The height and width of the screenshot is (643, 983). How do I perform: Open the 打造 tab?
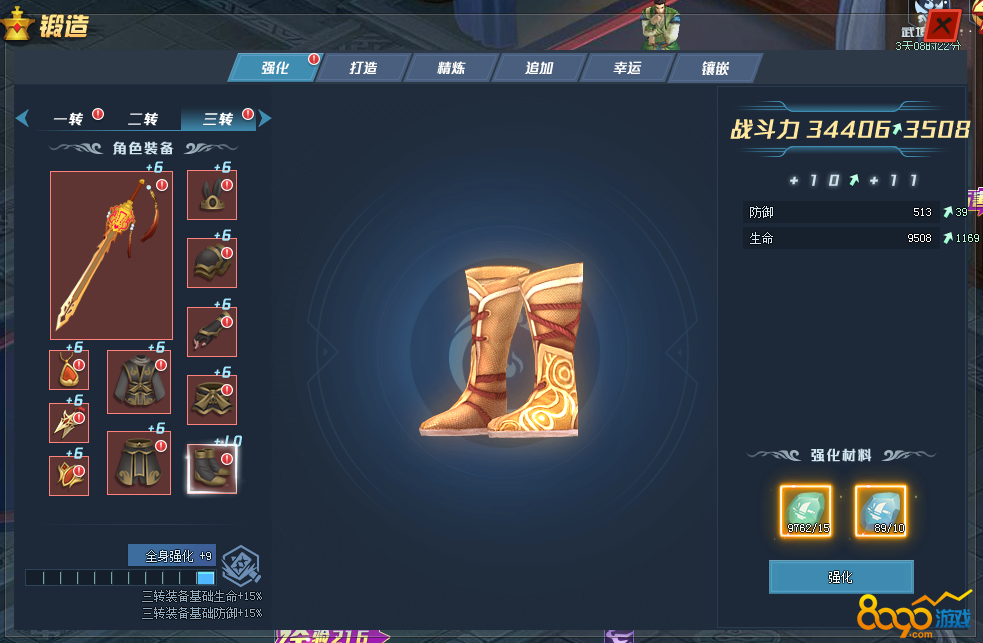(x=363, y=68)
